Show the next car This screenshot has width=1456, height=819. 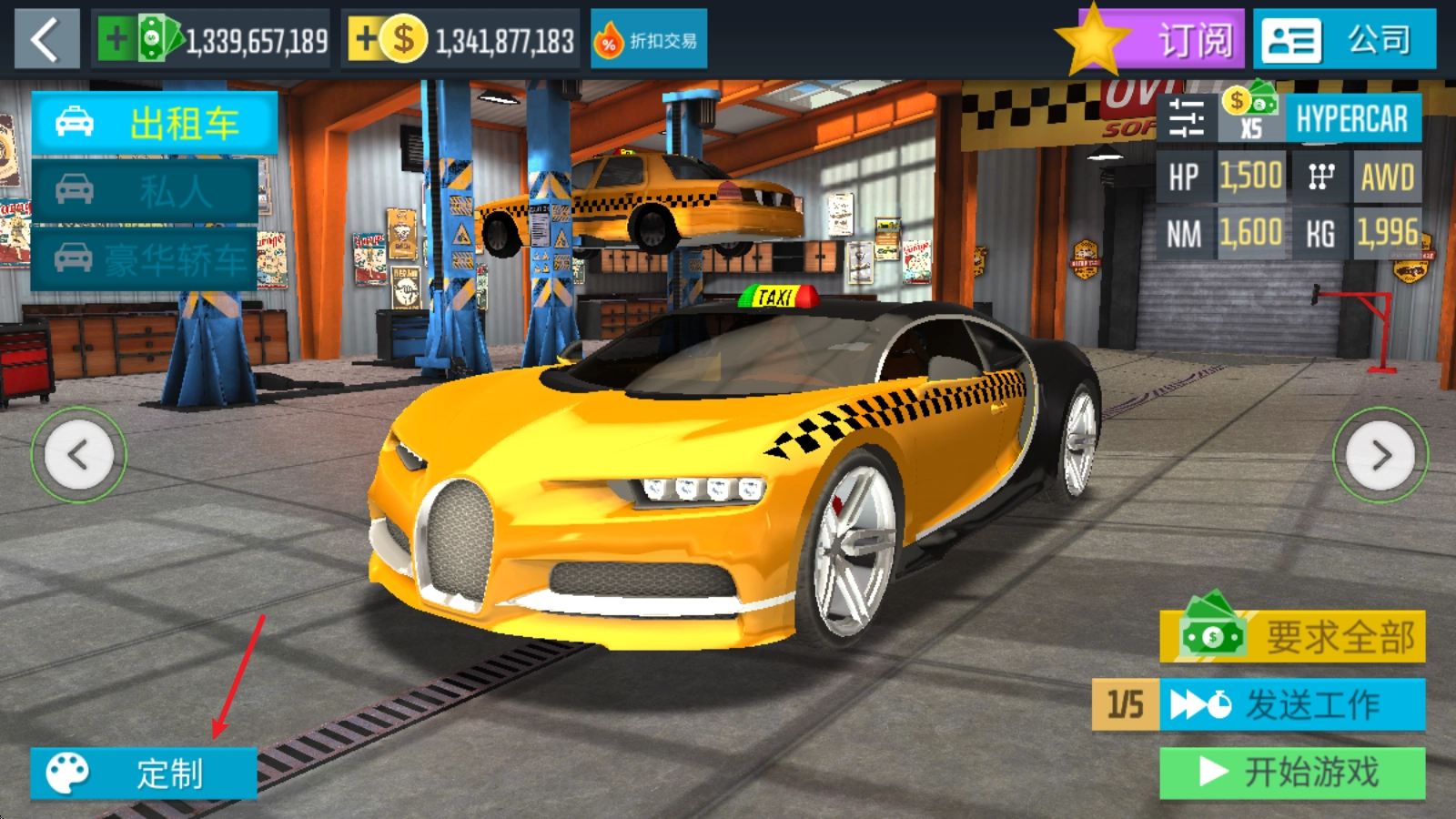(1380, 454)
